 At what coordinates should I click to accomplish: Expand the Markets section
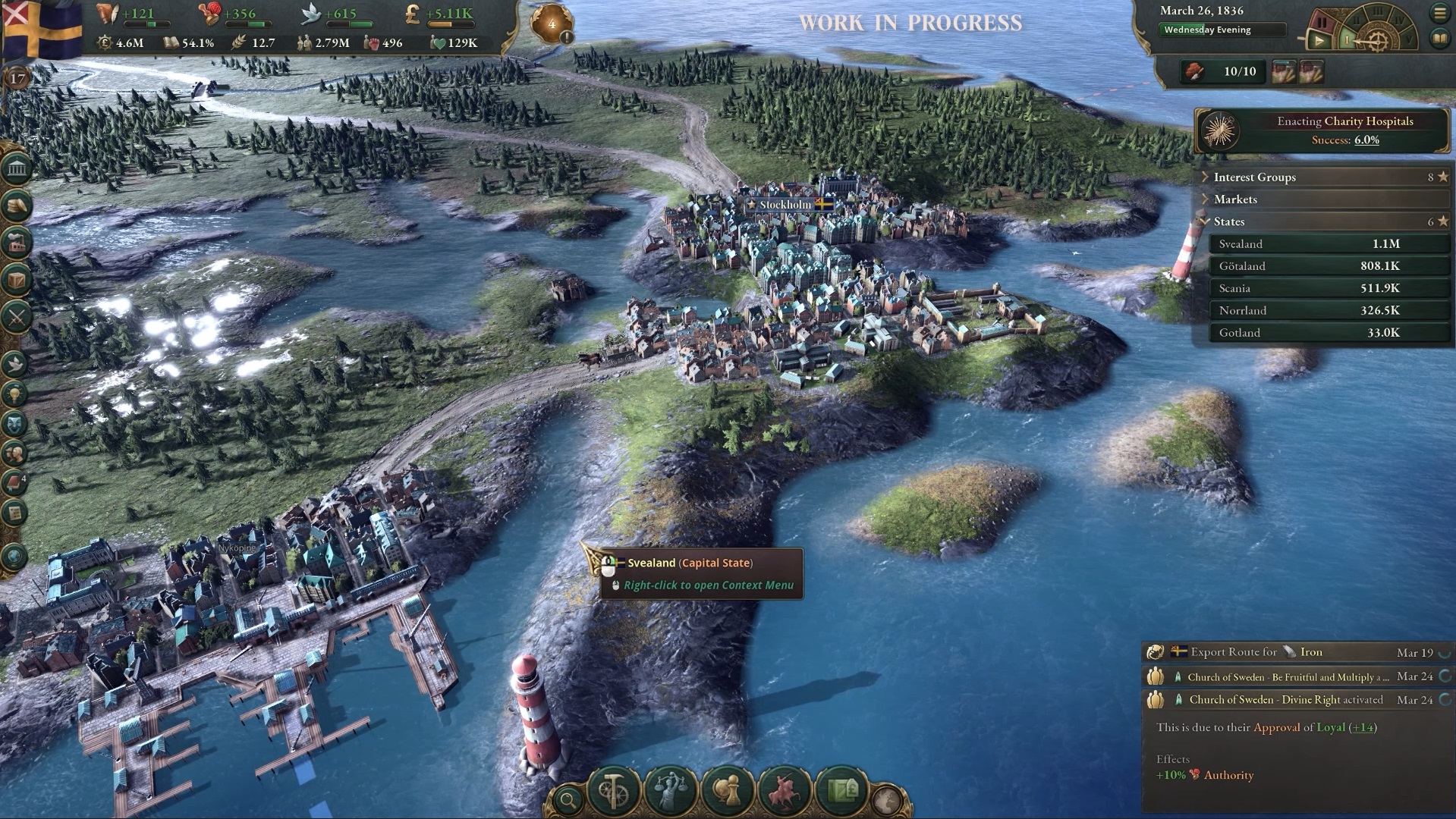tap(1235, 199)
